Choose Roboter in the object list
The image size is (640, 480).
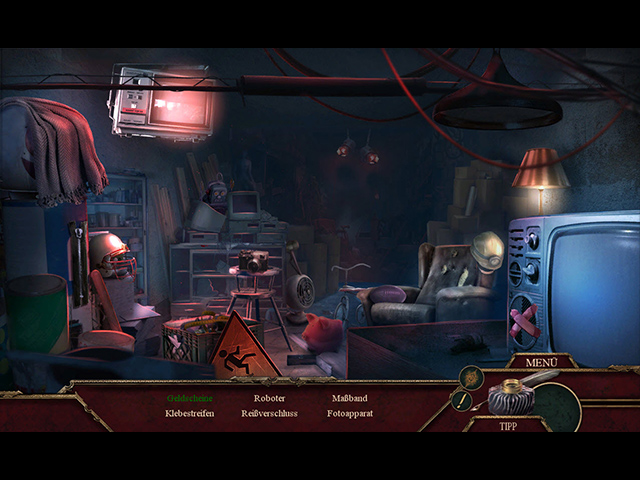270,398
